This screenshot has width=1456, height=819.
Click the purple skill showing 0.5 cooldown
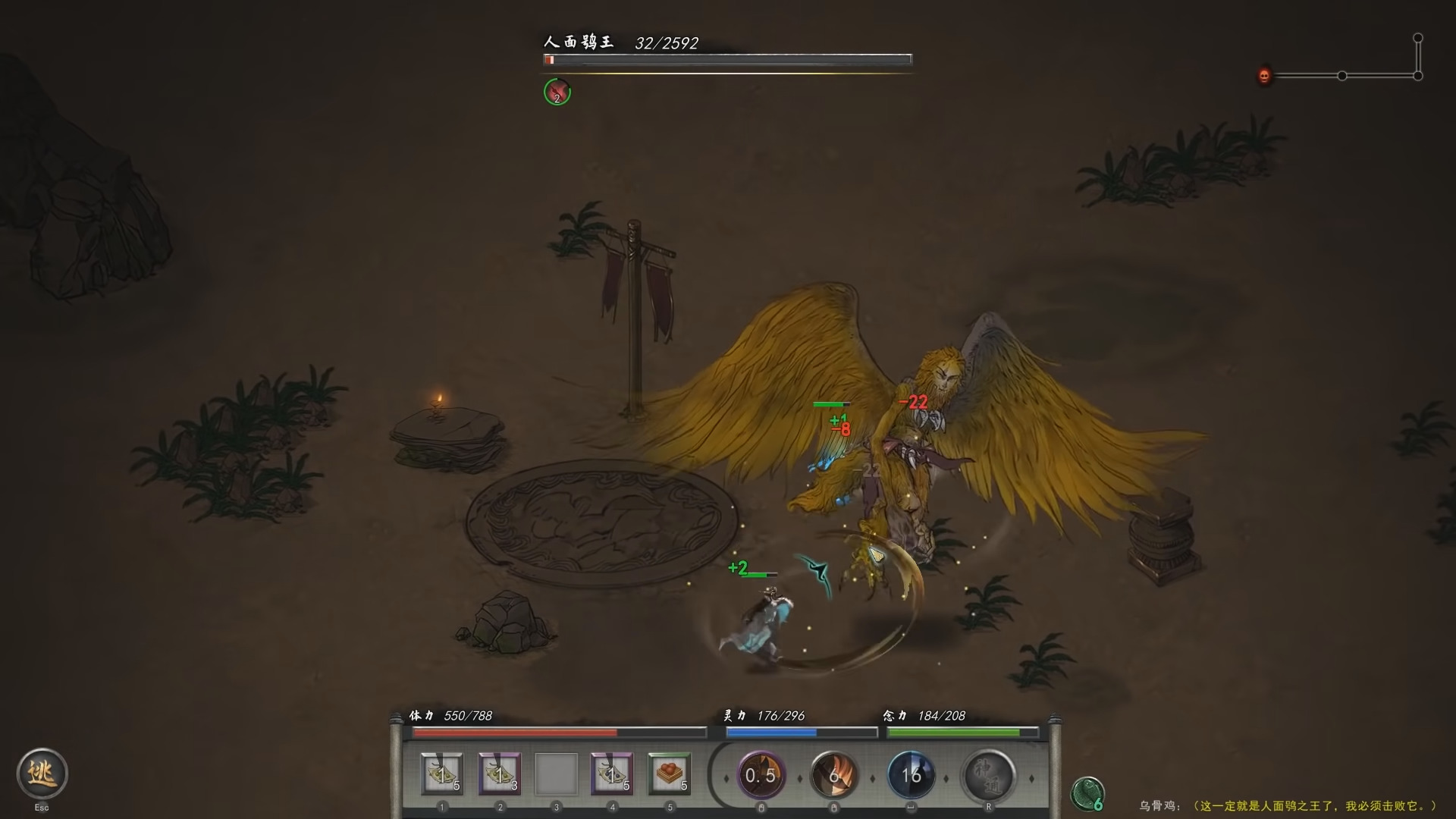click(761, 775)
